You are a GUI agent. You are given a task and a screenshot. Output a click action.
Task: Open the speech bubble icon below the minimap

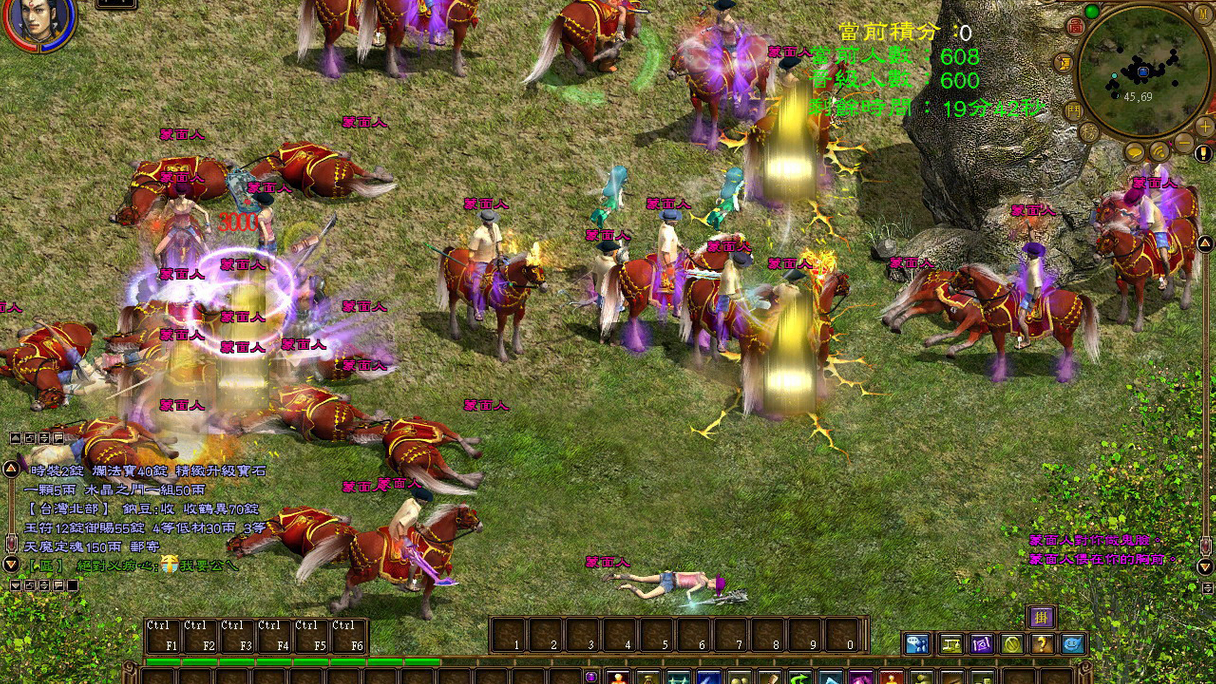[x=1135, y=153]
